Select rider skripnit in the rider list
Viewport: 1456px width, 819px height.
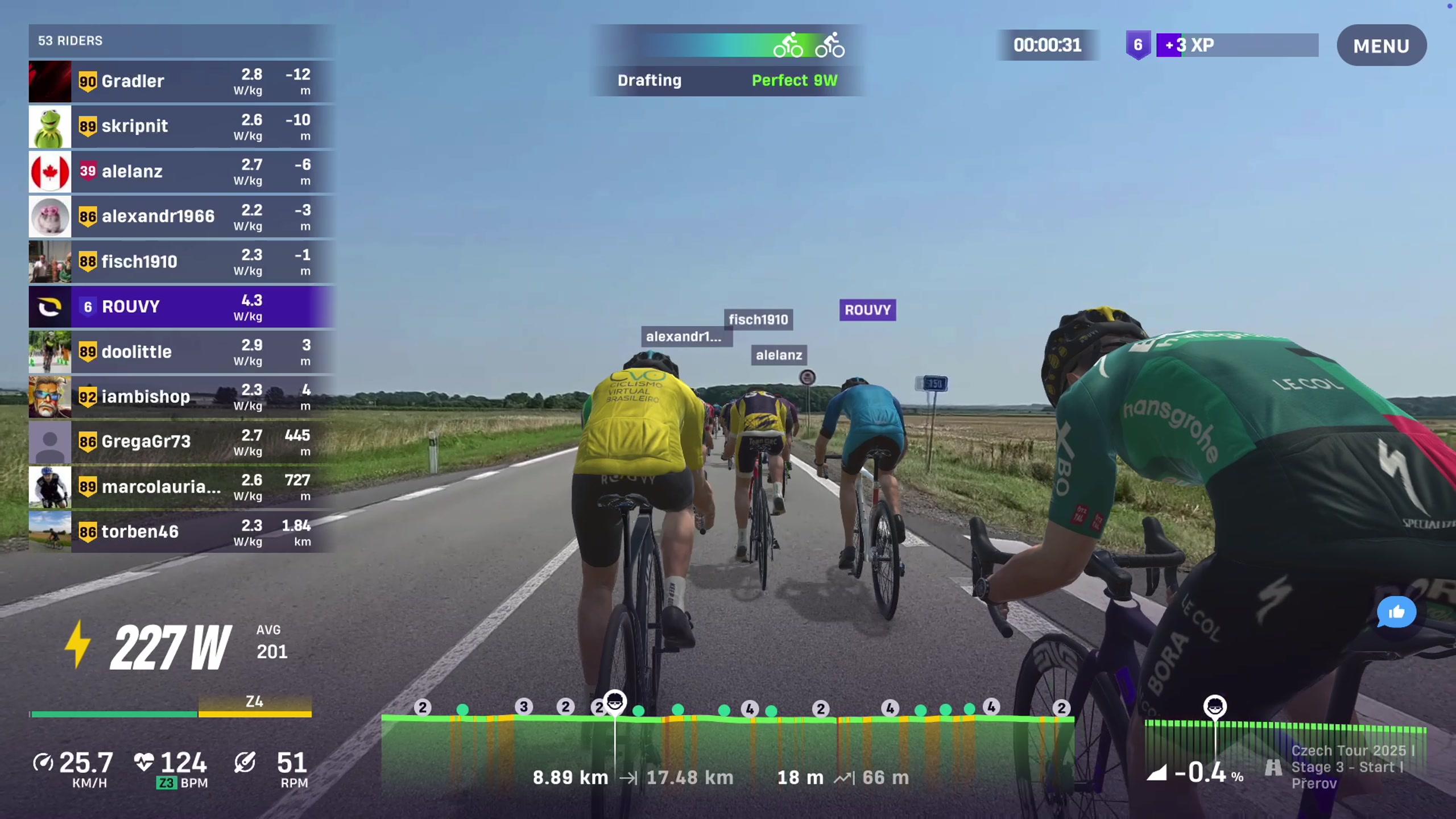pos(181,126)
